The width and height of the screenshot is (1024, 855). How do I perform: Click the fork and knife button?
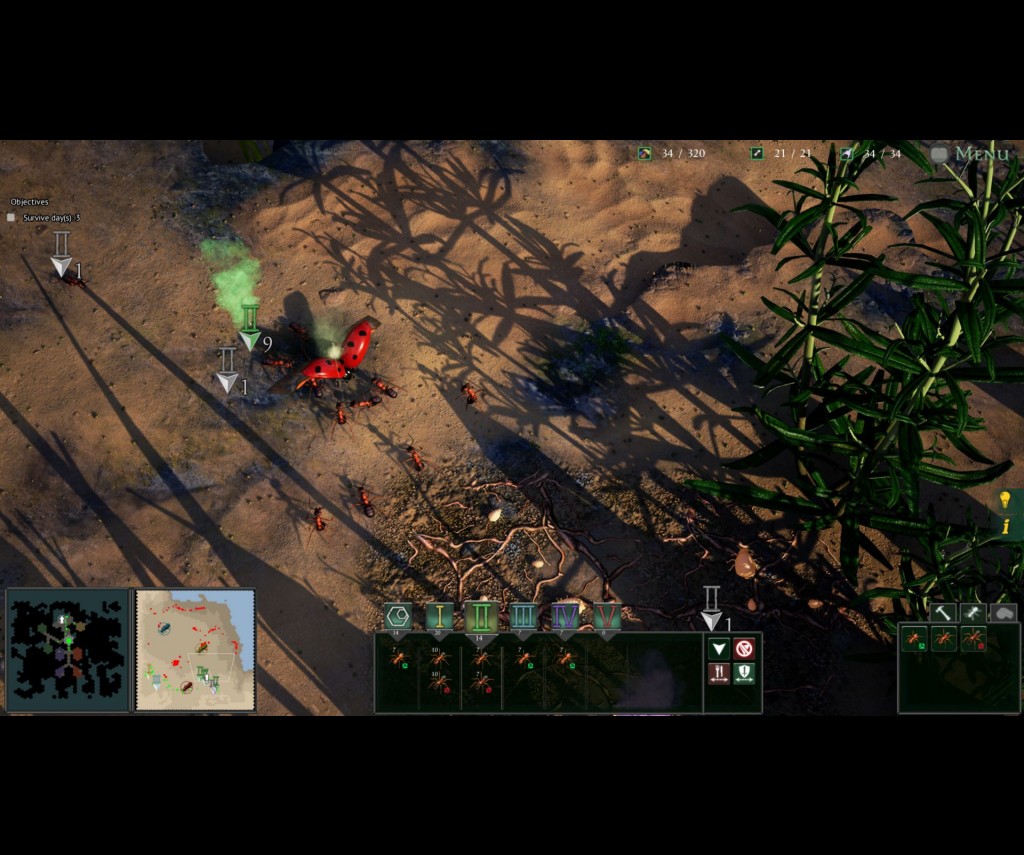[x=718, y=674]
